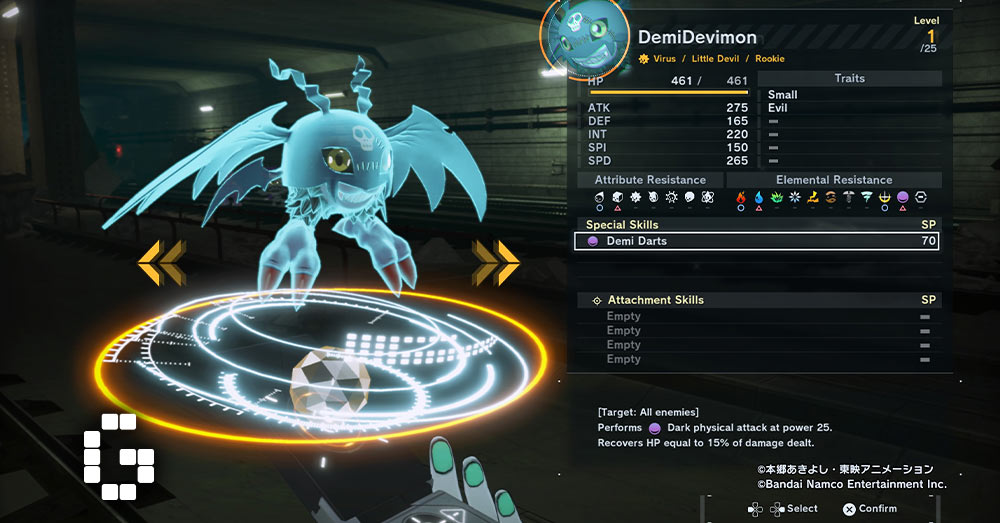Viewport: 1000px width, 523px height.
Task: Select the Attribute Resistance section
Action: point(650,180)
